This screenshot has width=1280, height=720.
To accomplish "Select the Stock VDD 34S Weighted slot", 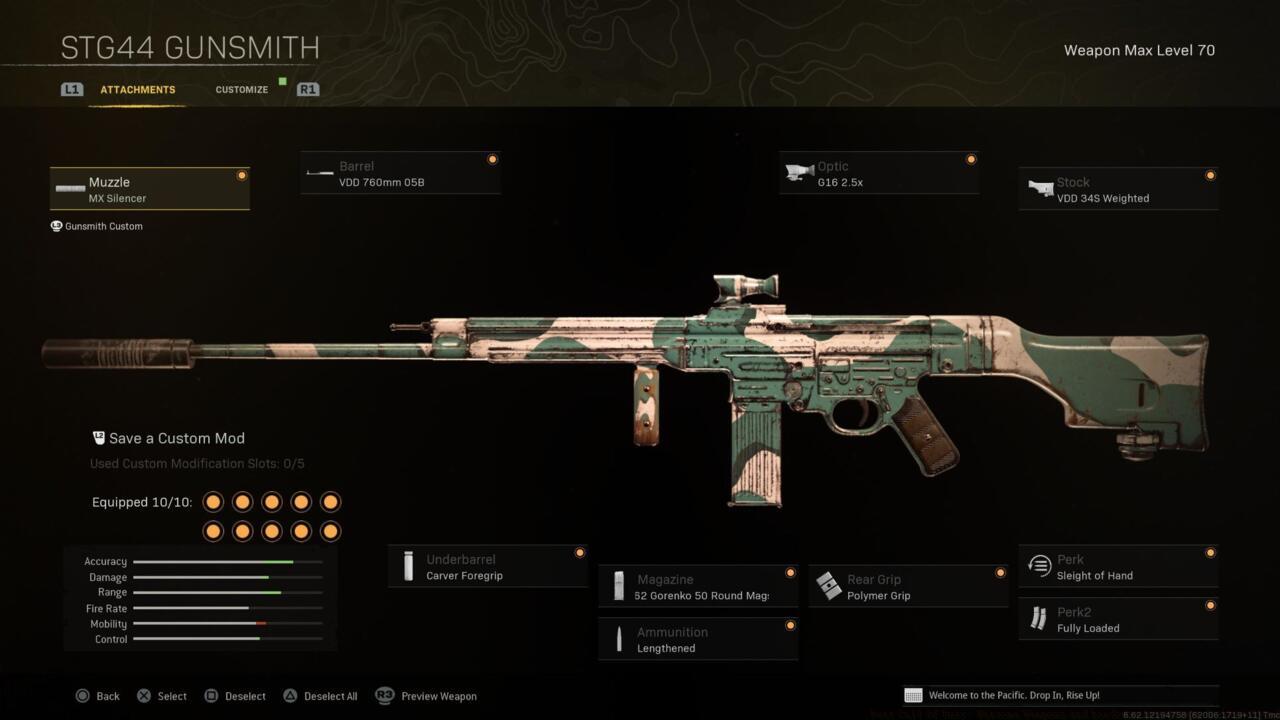I will point(1118,190).
